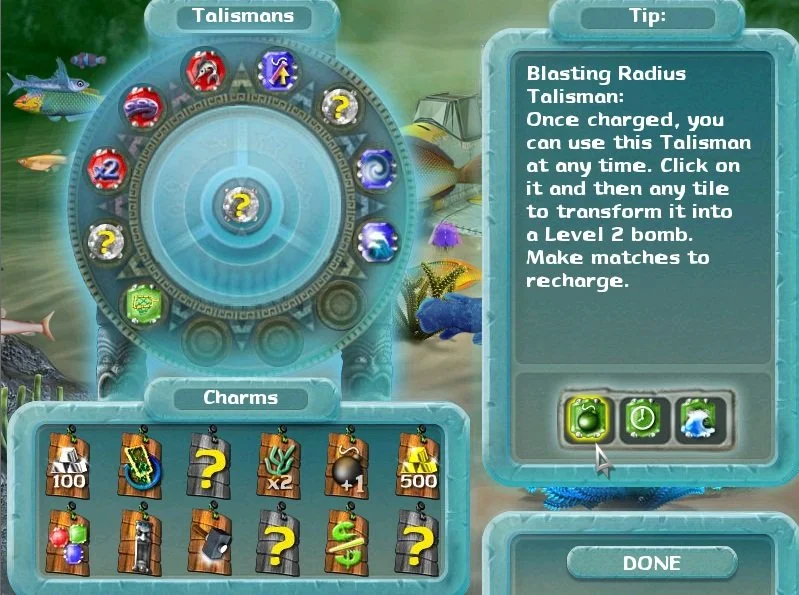Select the red x2 talisman
799x595 pixels.
[106, 167]
